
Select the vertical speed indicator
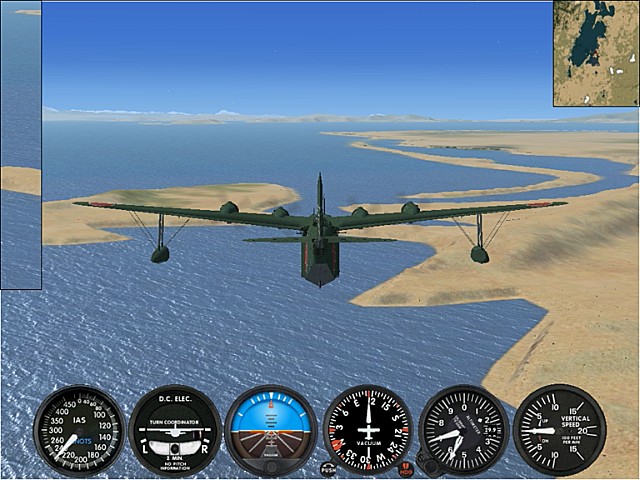pyautogui.click(x=559, y=430)
